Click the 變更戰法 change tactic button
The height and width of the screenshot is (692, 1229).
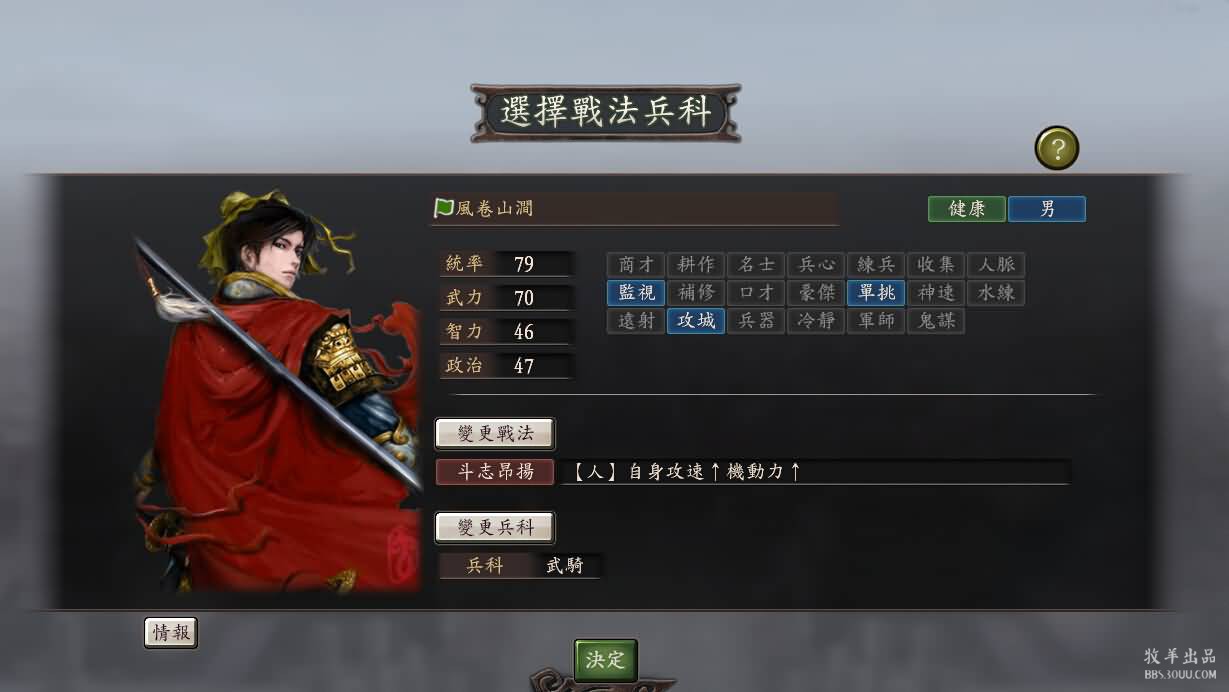tap(494, 434)
